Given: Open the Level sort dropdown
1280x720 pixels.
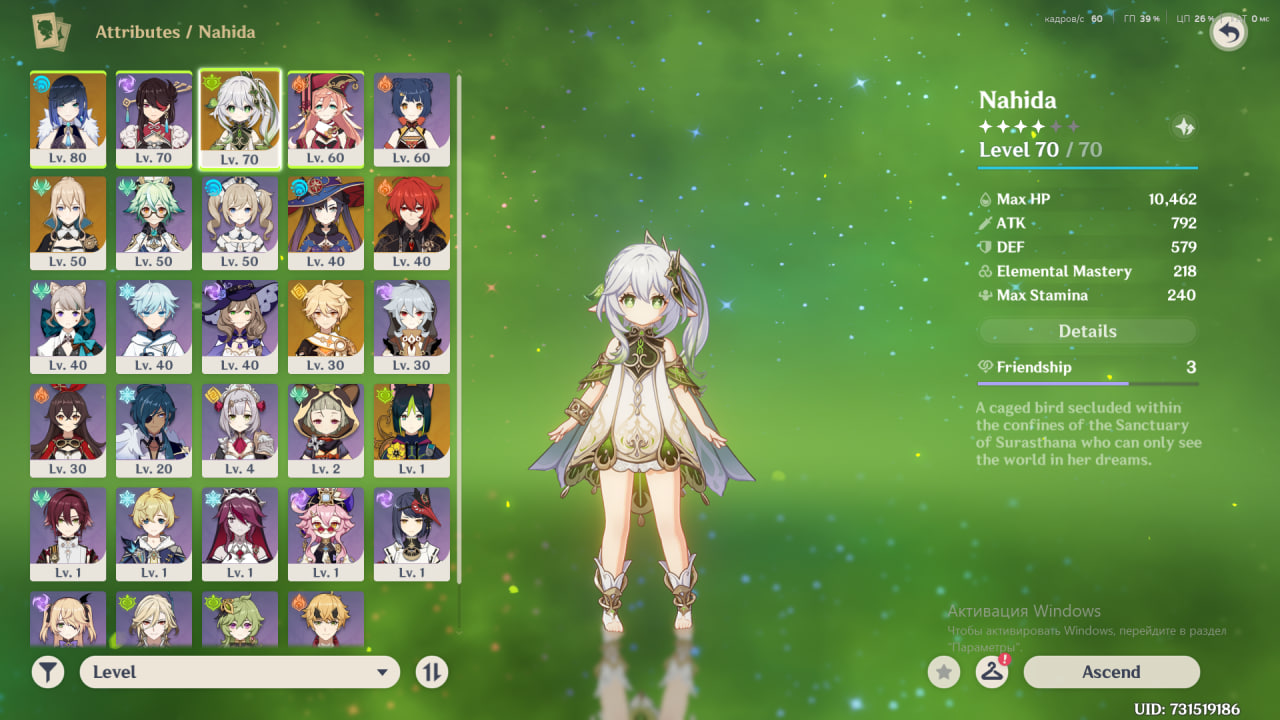Looking at the screenshot, I should click(x=239, y=672).
